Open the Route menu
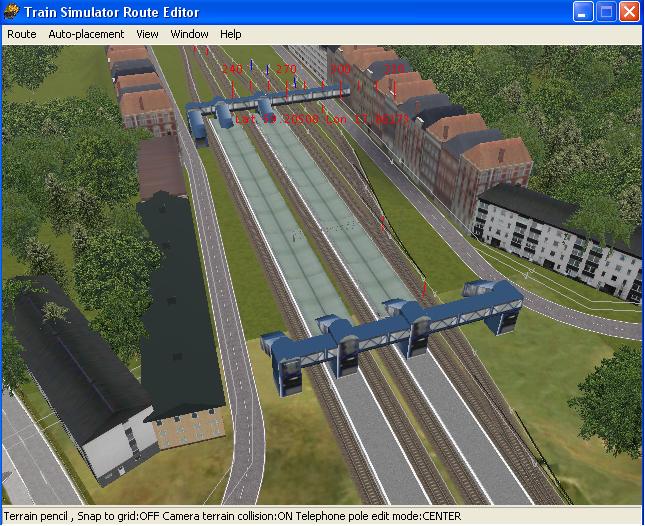Screen dimensions: 645x526 click(x=21, y=34)
